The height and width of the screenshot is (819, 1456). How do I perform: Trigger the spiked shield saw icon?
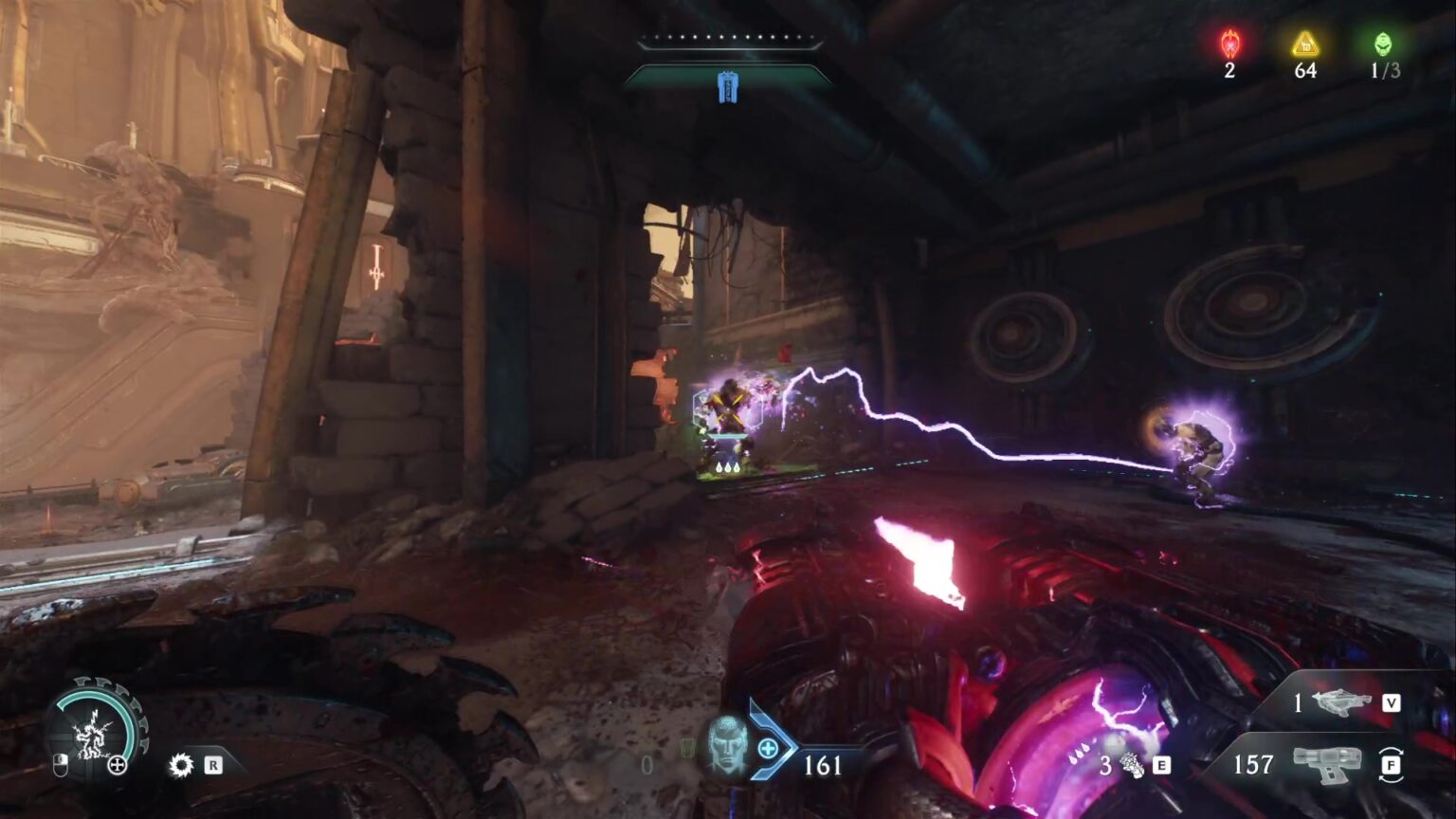(180, 765)
